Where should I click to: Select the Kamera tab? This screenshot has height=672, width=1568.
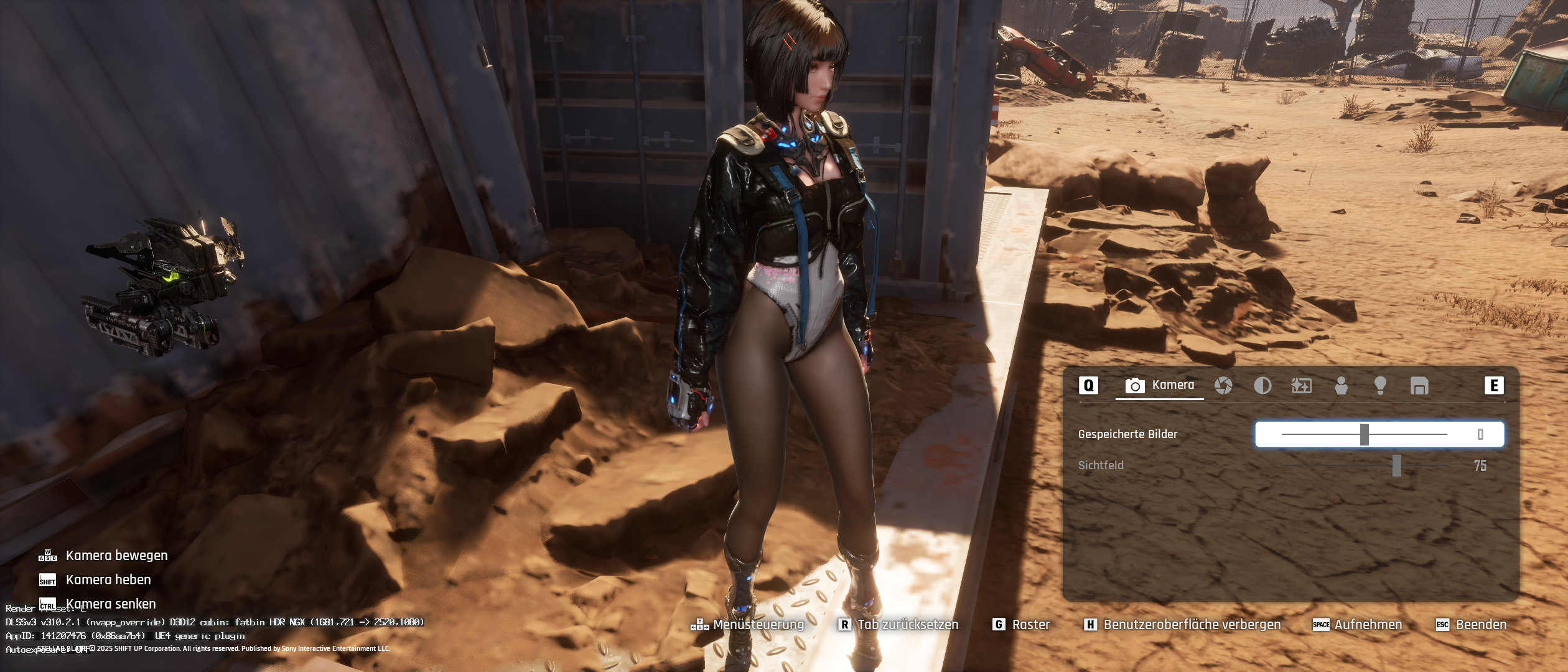tap(1160, 386)
